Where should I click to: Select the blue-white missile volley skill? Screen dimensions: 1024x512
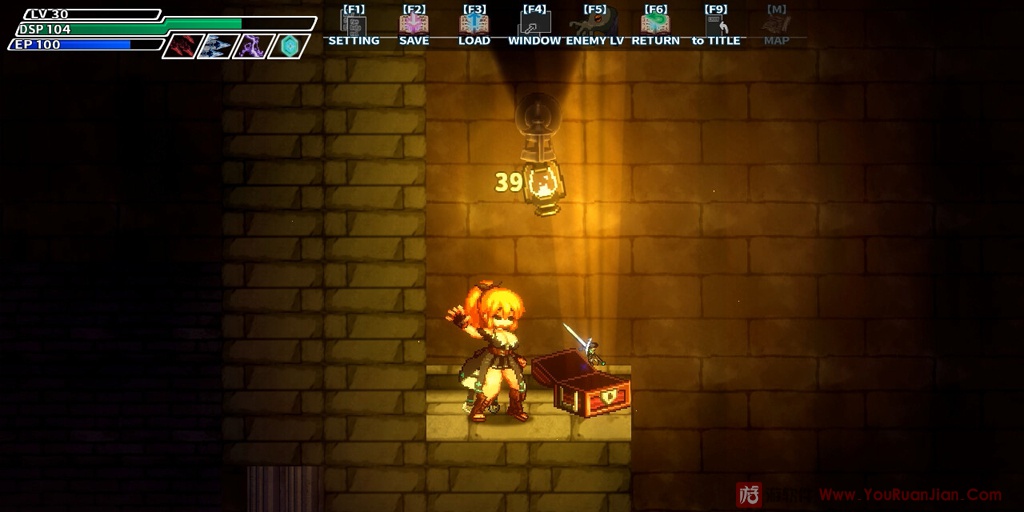click(x=217, y=46)
